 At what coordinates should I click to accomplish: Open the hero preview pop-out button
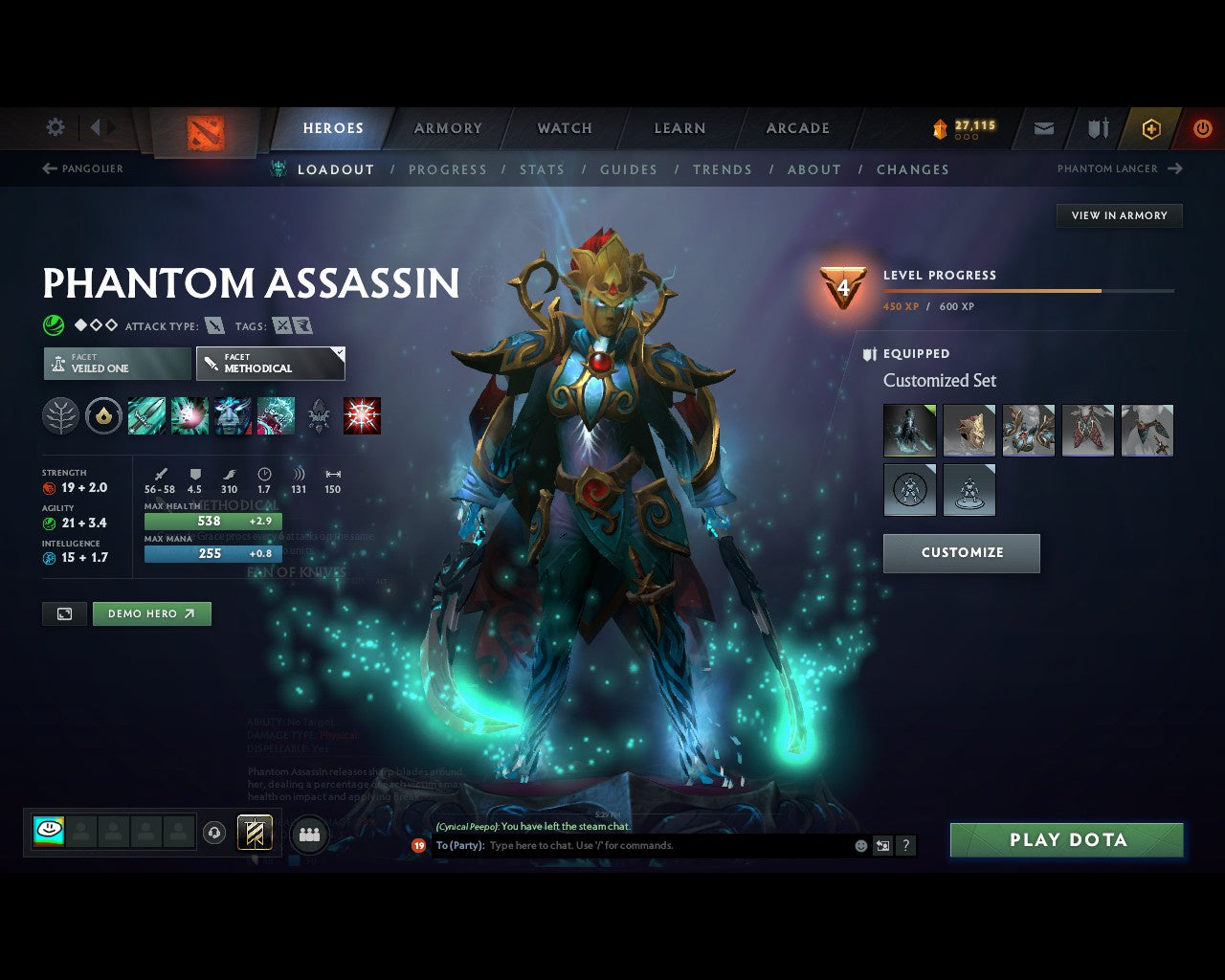click(x=63, y=613)
